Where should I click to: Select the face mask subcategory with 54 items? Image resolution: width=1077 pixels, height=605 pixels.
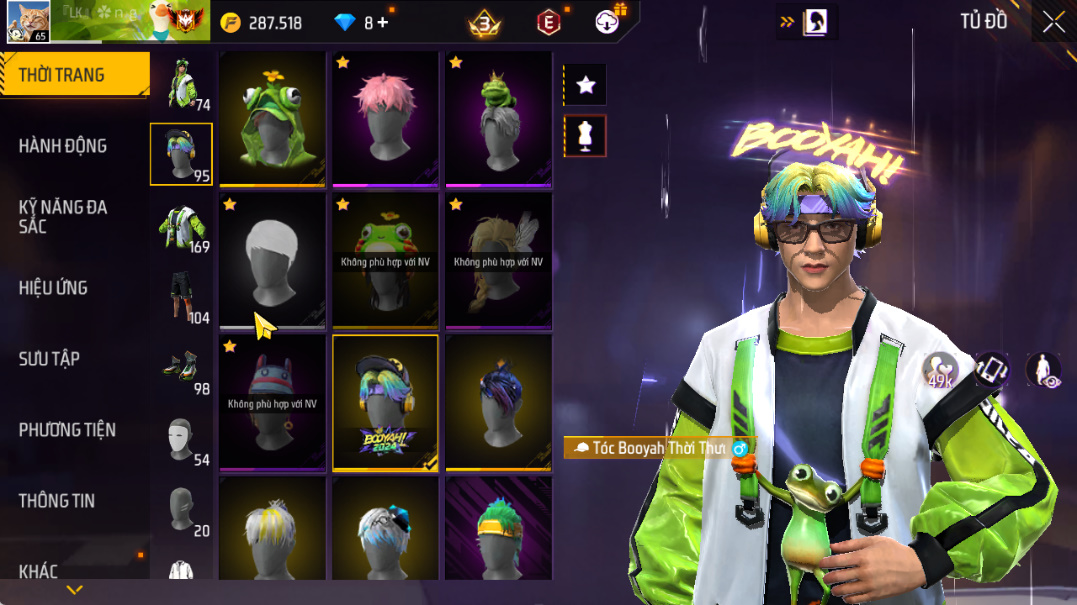[182, 440]
